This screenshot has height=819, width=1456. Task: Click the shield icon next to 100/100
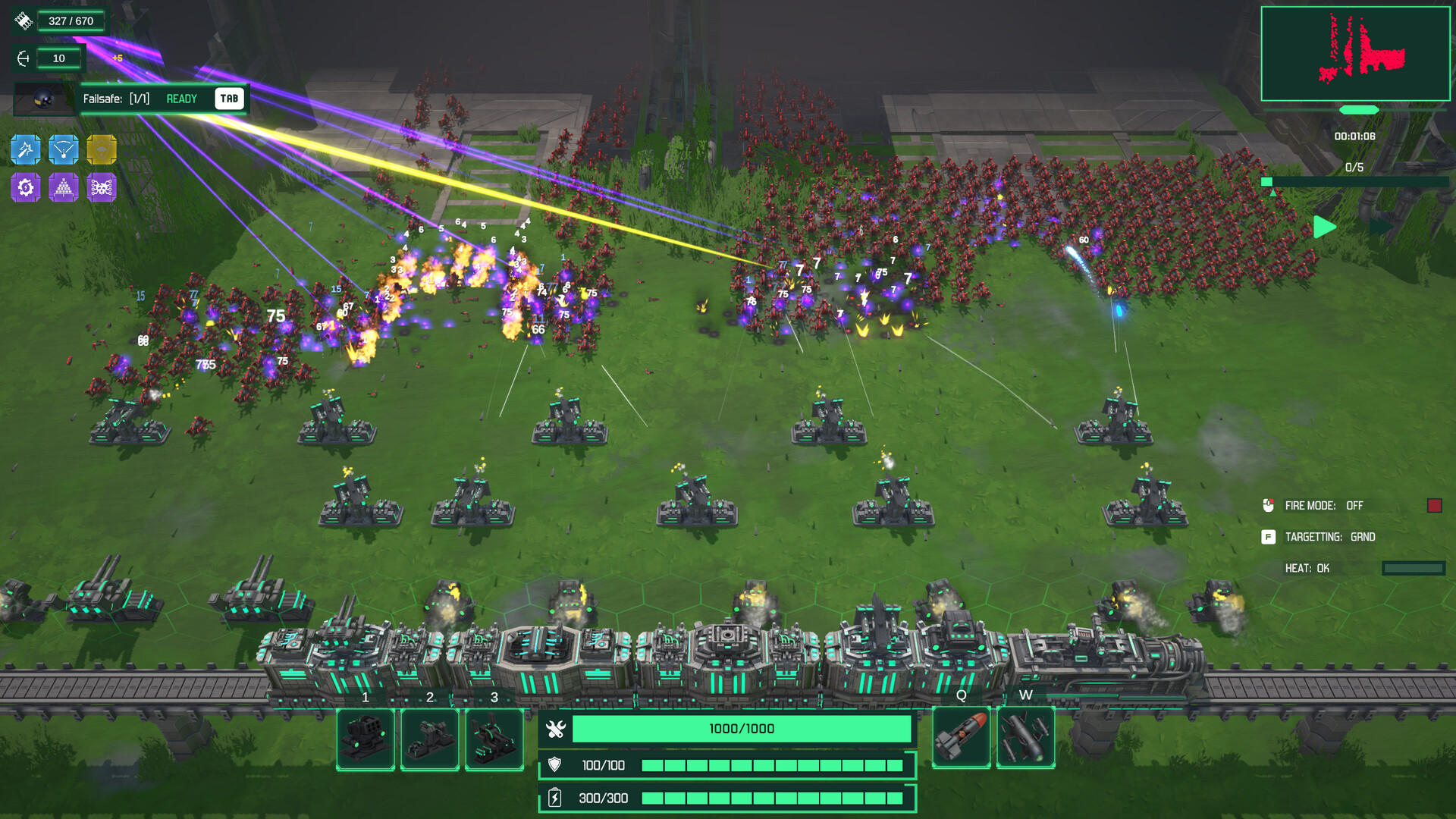tap(554, 765)
